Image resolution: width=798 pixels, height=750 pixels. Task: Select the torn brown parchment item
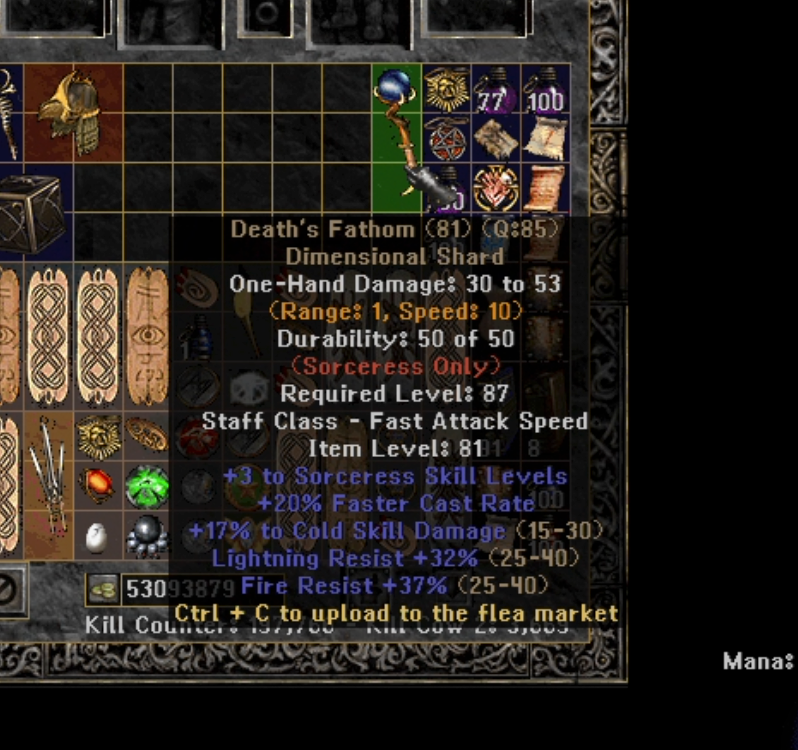pos(496,139)
